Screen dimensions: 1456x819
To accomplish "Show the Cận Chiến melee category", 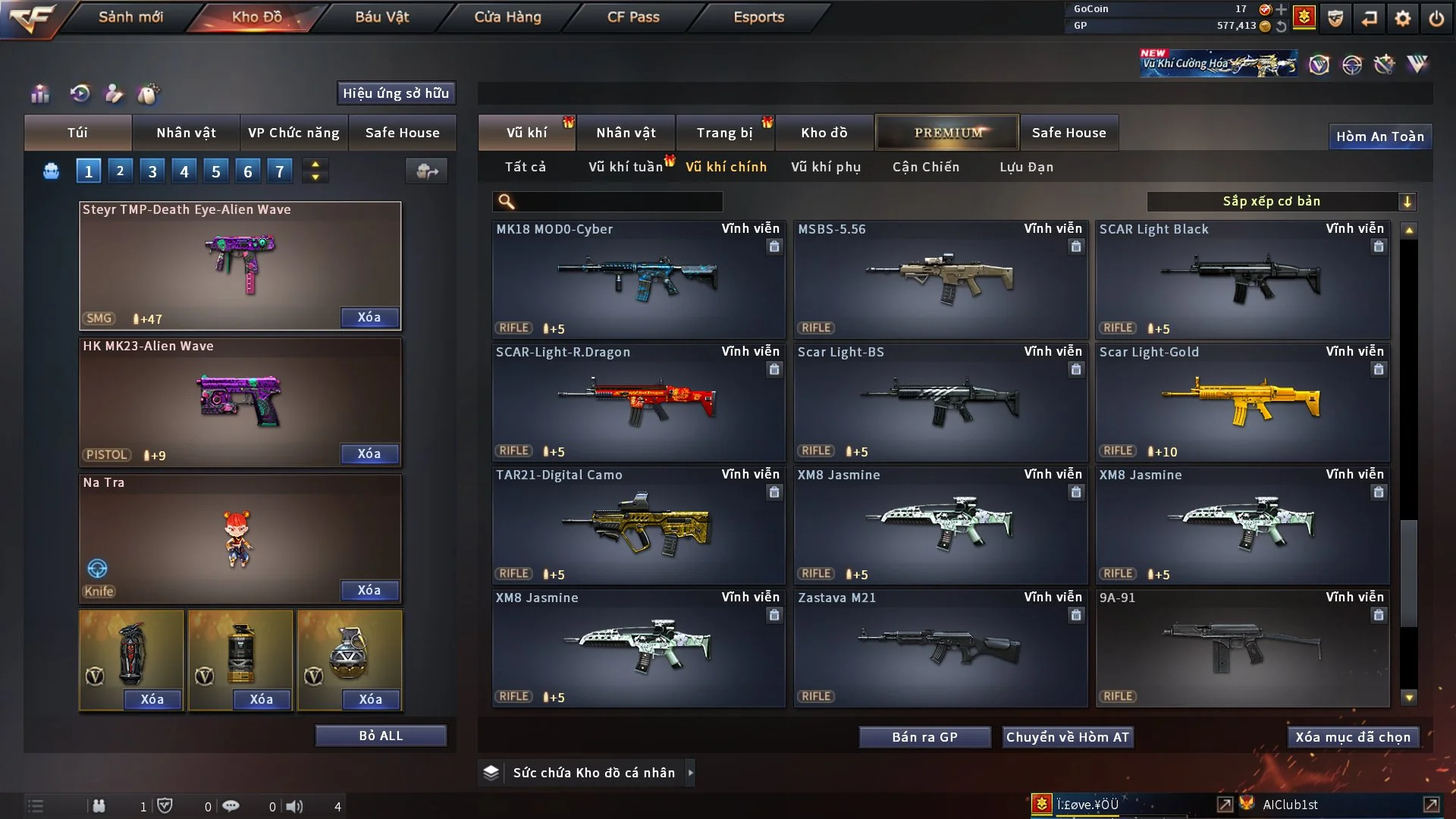I will [x=925, y=167].
